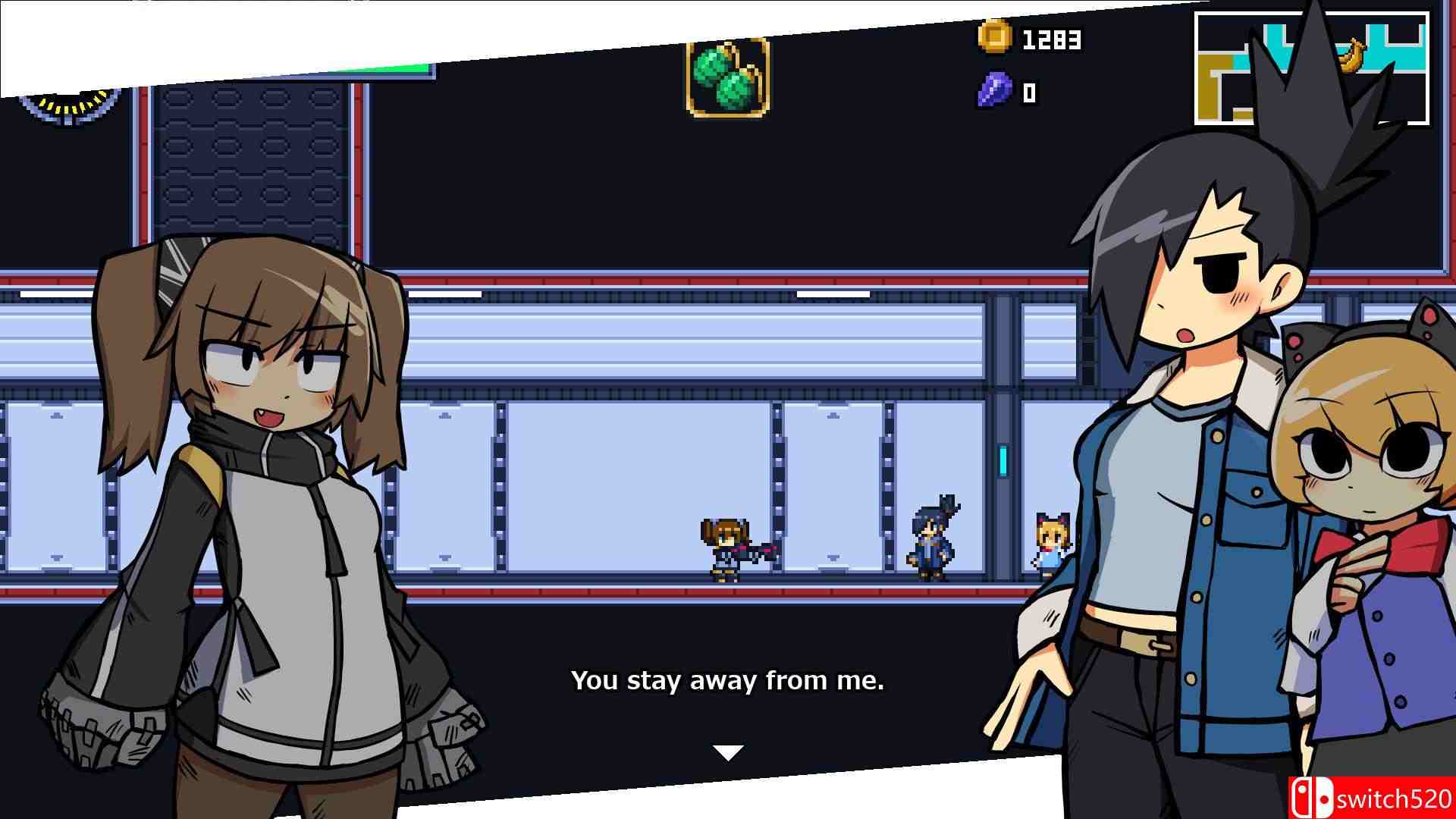
Task: Select the dialogue text 'You stay away from me.'
Action: tap(730, 681)
